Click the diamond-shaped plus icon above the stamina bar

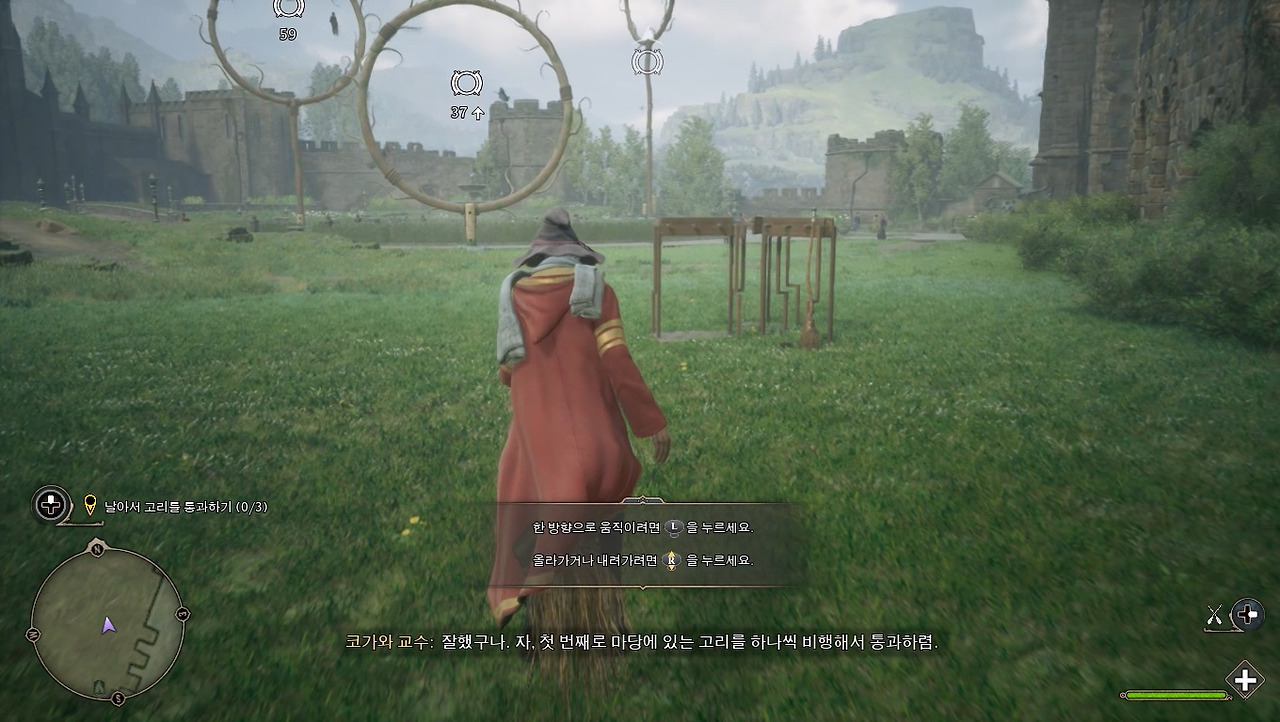click(x=1244, y=679)
